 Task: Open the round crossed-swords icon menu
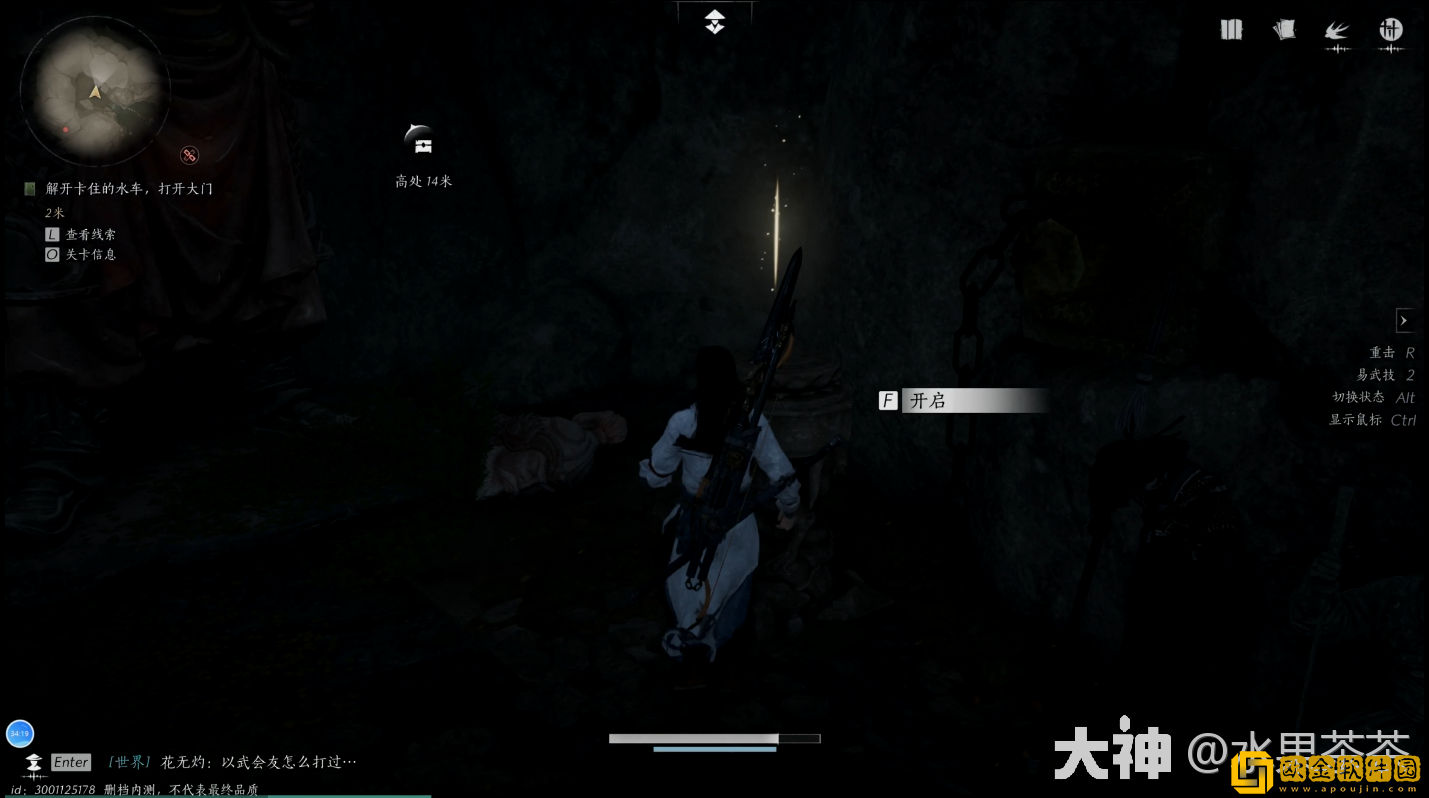[x=1391, y=30]
